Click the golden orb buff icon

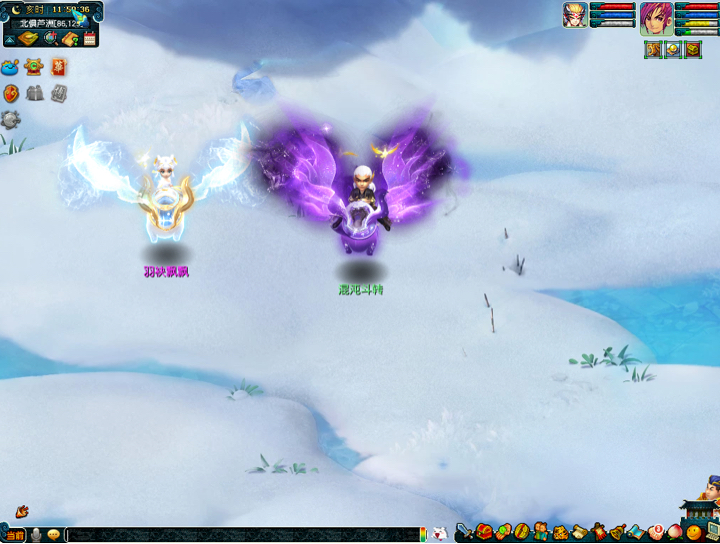point(673,49)
